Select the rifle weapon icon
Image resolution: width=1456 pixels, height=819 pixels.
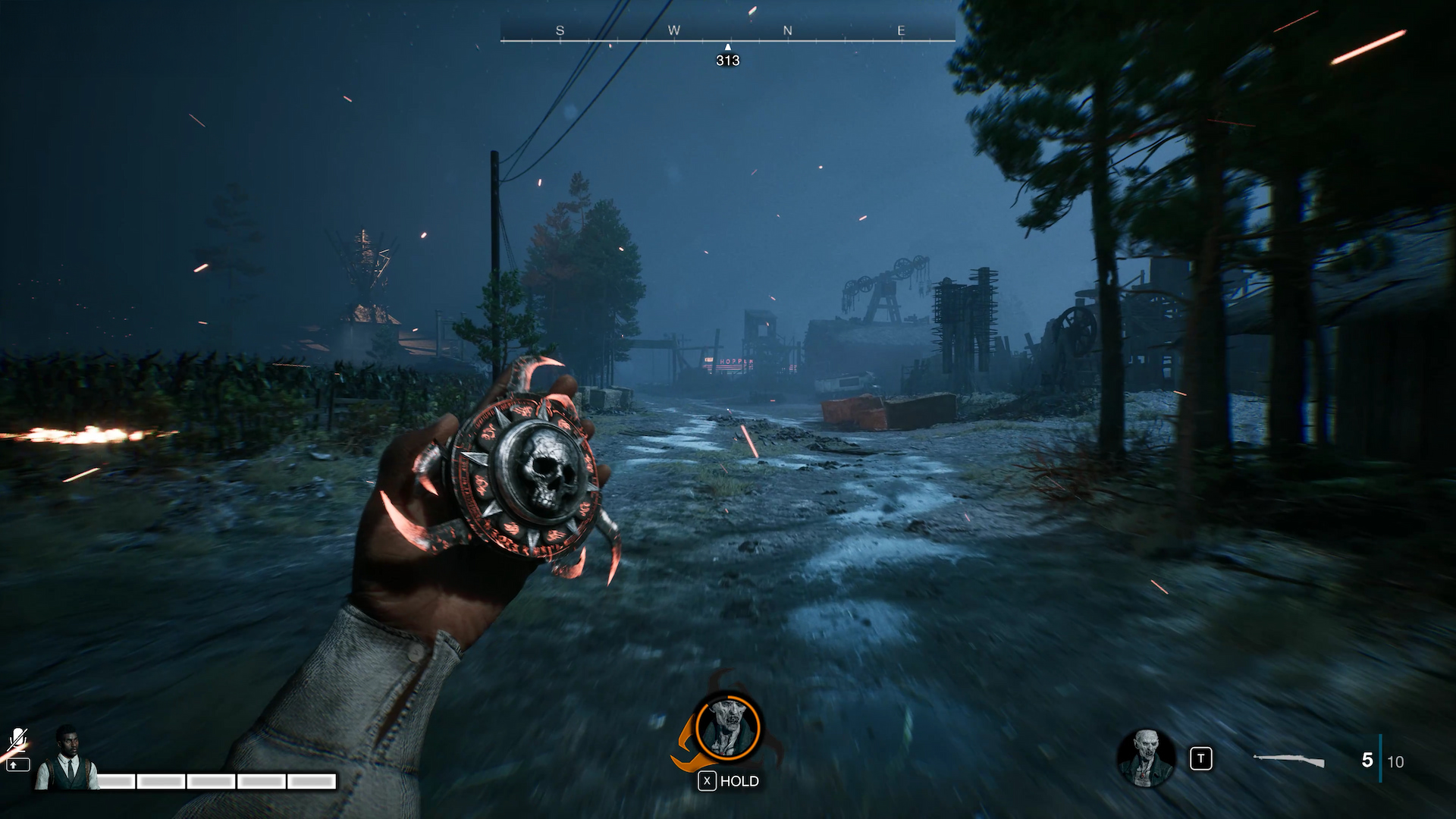[x=1288, y=761]
